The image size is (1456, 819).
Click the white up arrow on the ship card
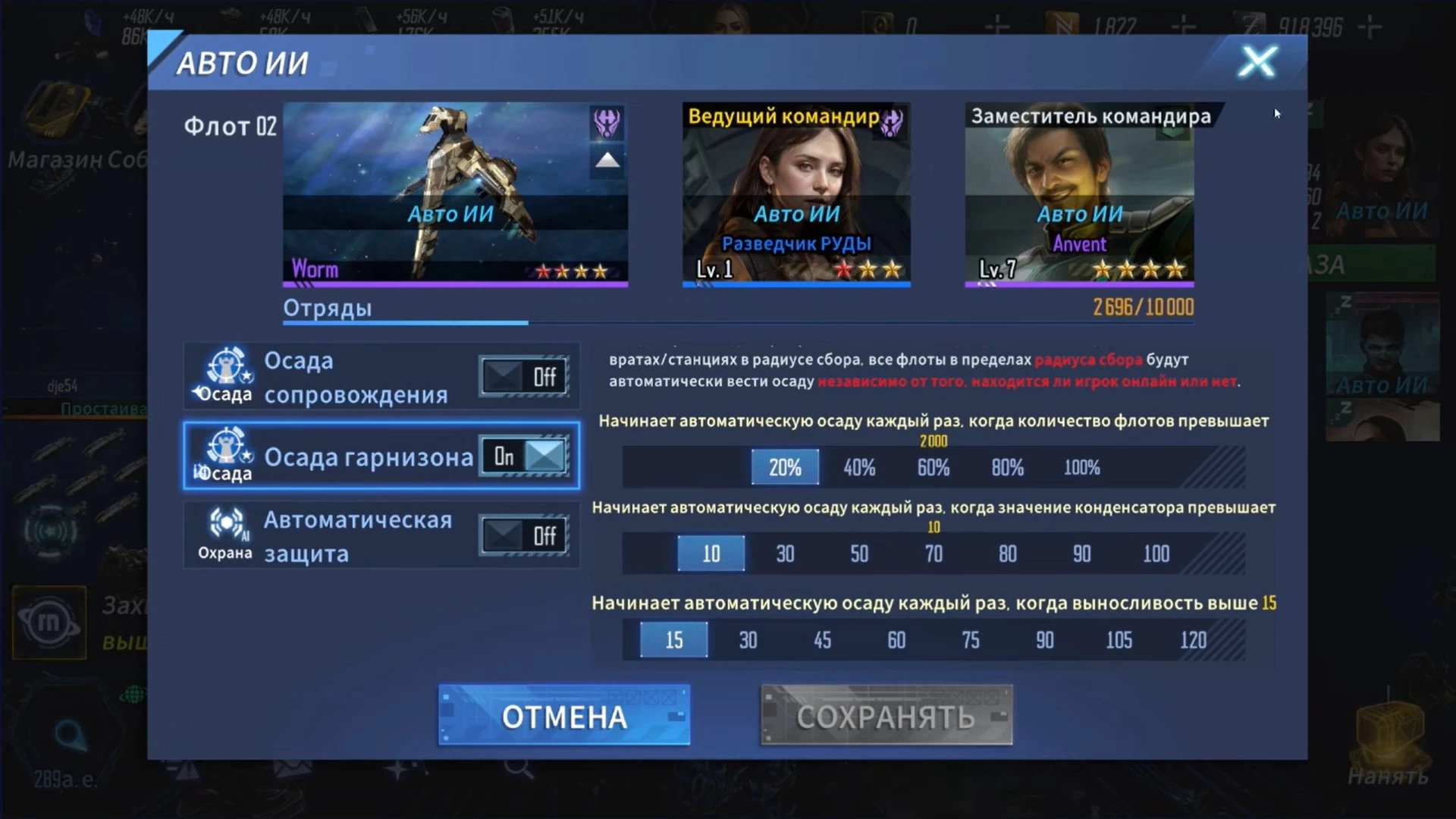pyautogui.click(x=607, y=161)
